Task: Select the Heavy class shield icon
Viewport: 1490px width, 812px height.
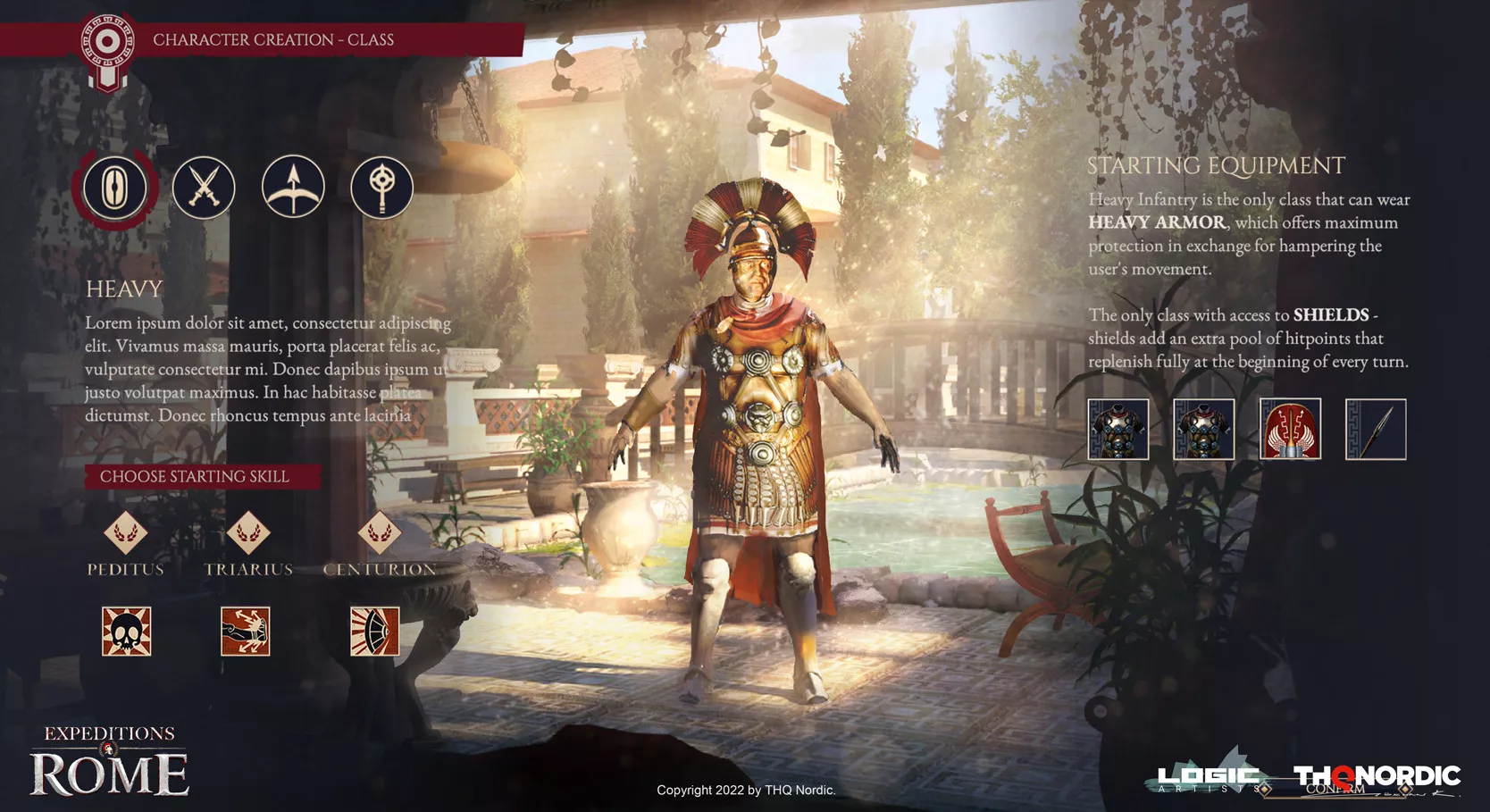Action: 114,188
